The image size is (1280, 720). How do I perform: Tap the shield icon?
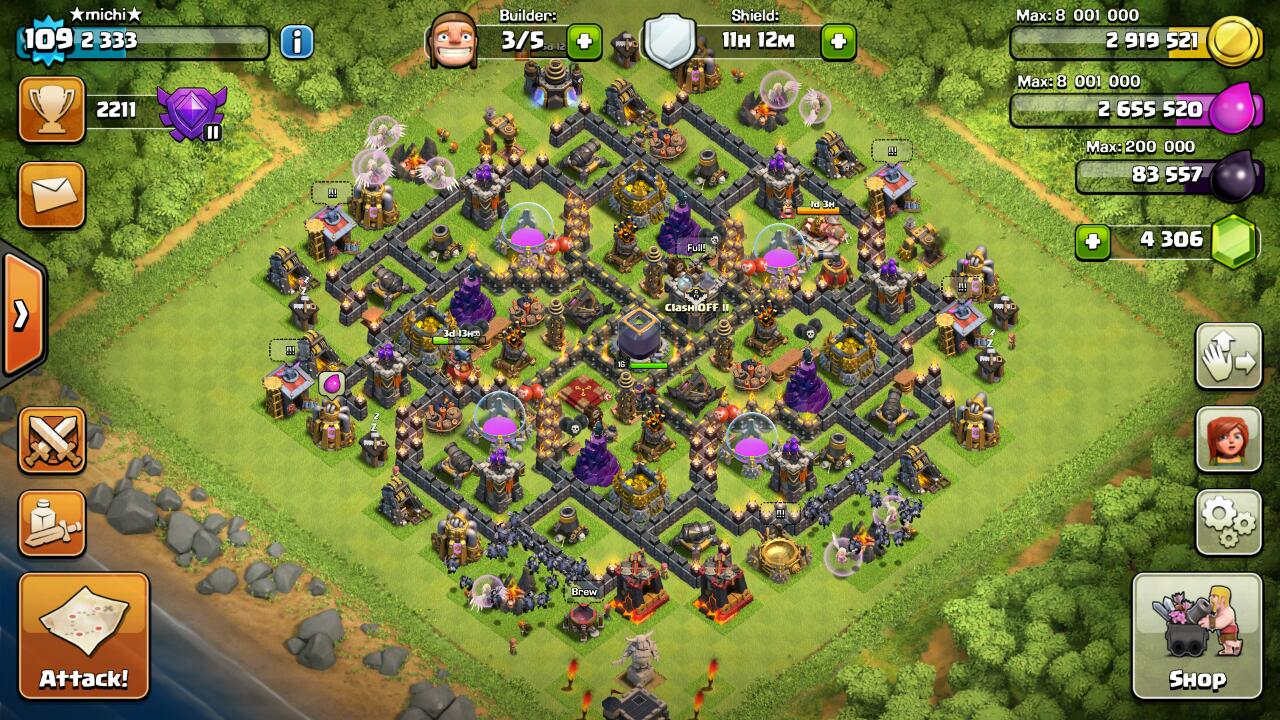pos(669,42)
